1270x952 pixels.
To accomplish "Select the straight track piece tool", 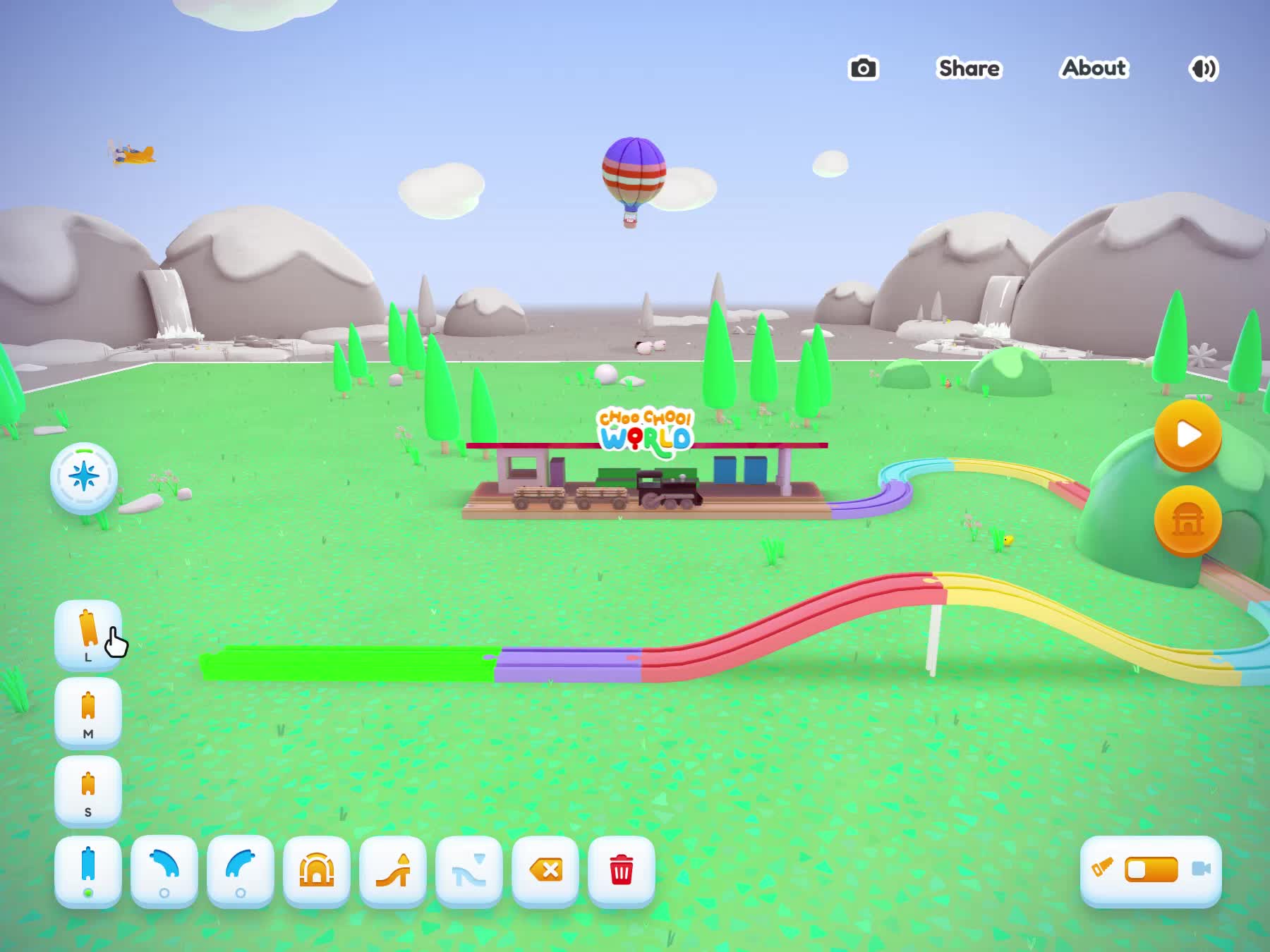I will point(88,870).
